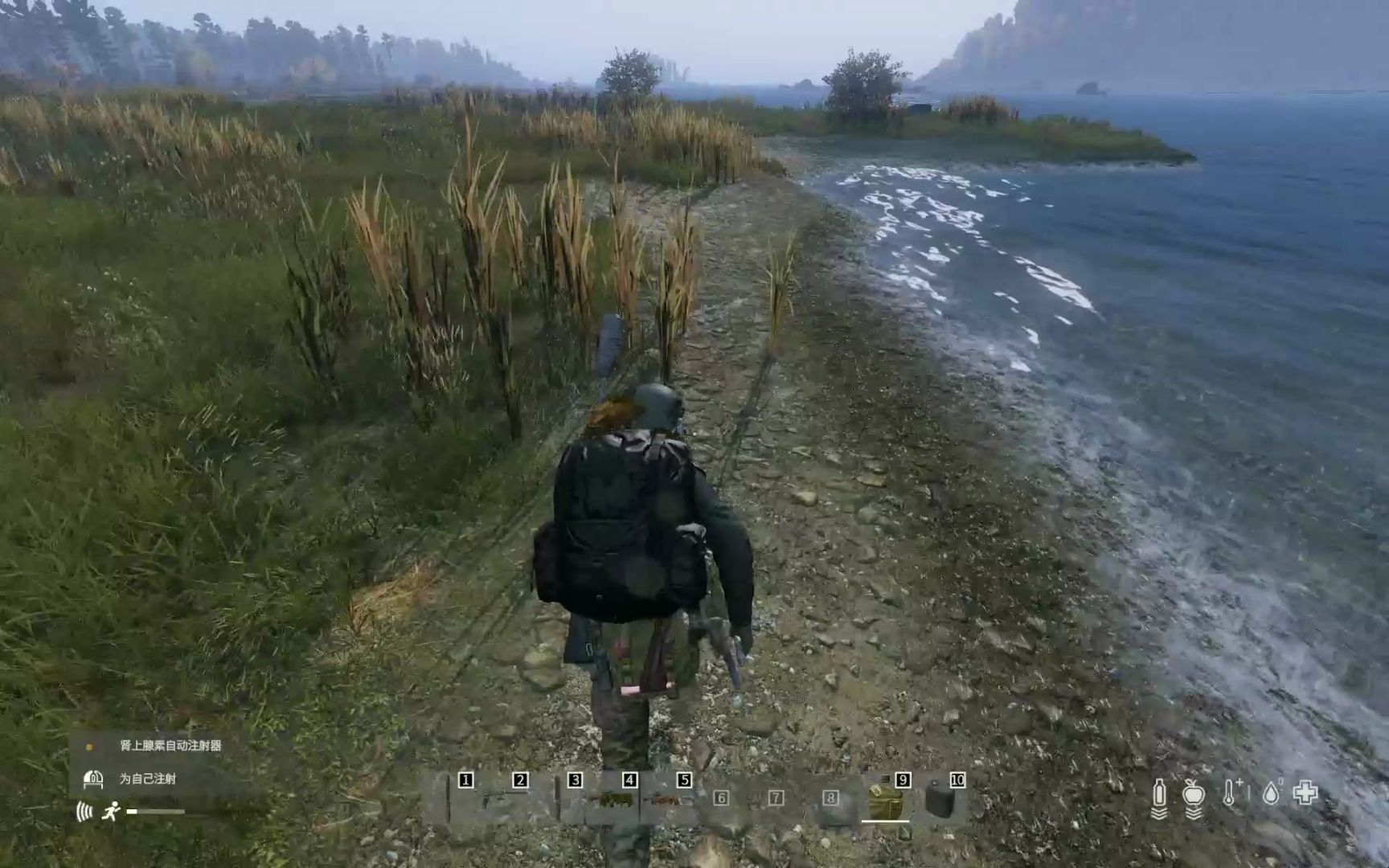Select the ammo box in slot 9
1389x868 pixels.
pyautogui.click(x=884, y=802)
